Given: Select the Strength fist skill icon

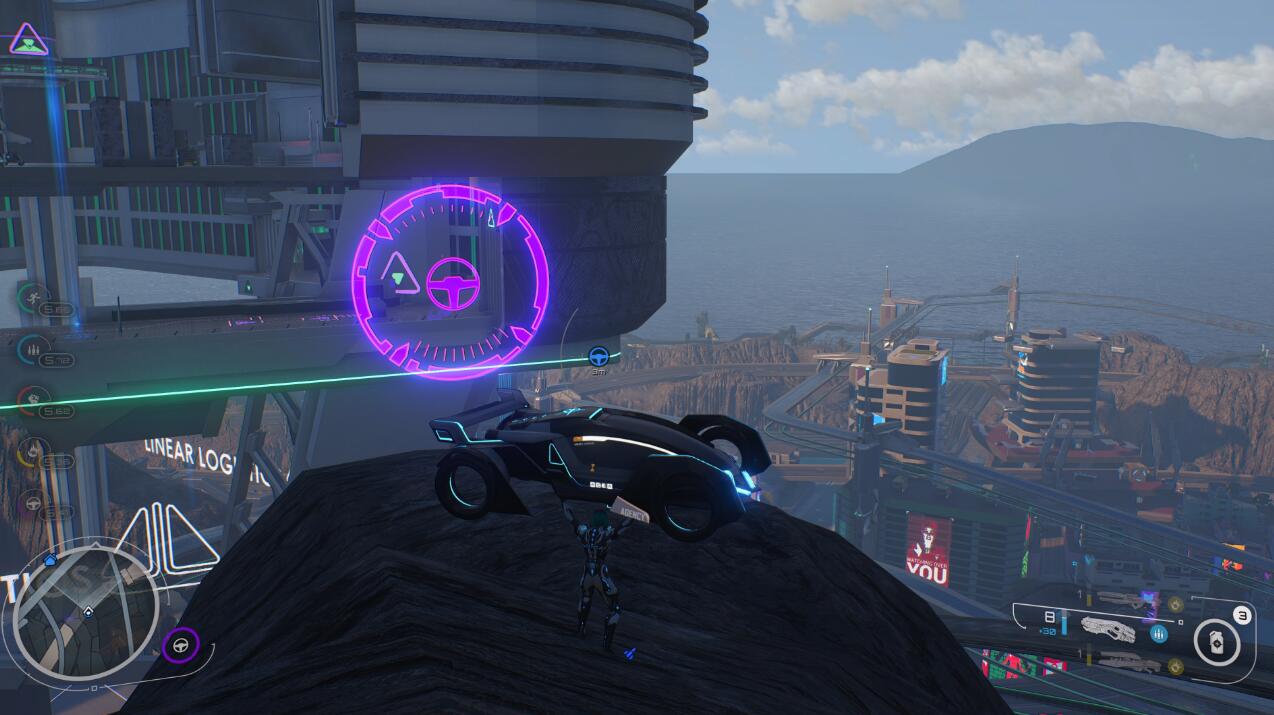Looking at the screenshot, I should (x=32, y=400).
